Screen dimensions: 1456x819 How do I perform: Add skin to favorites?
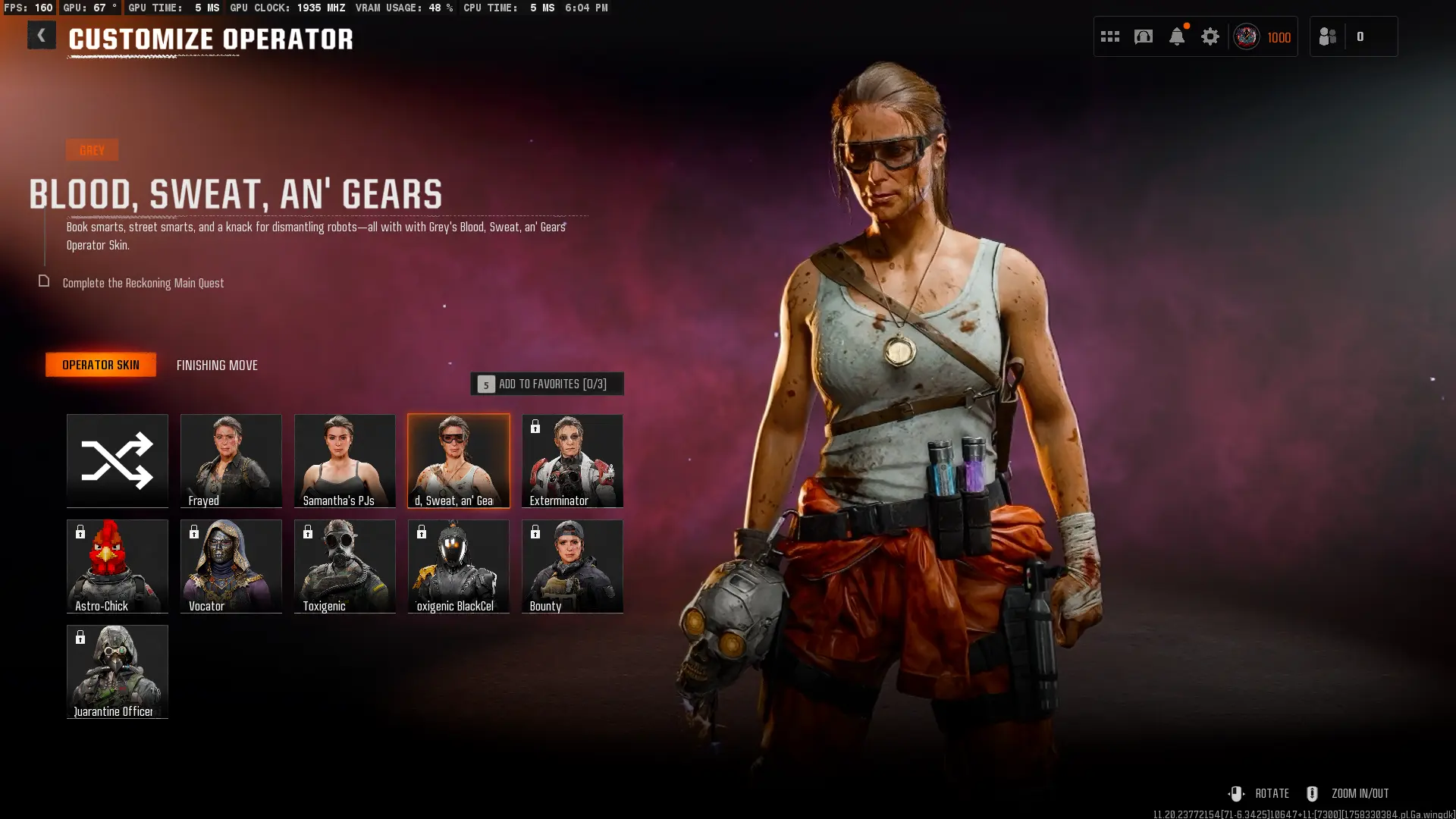(x=547, y=384)
